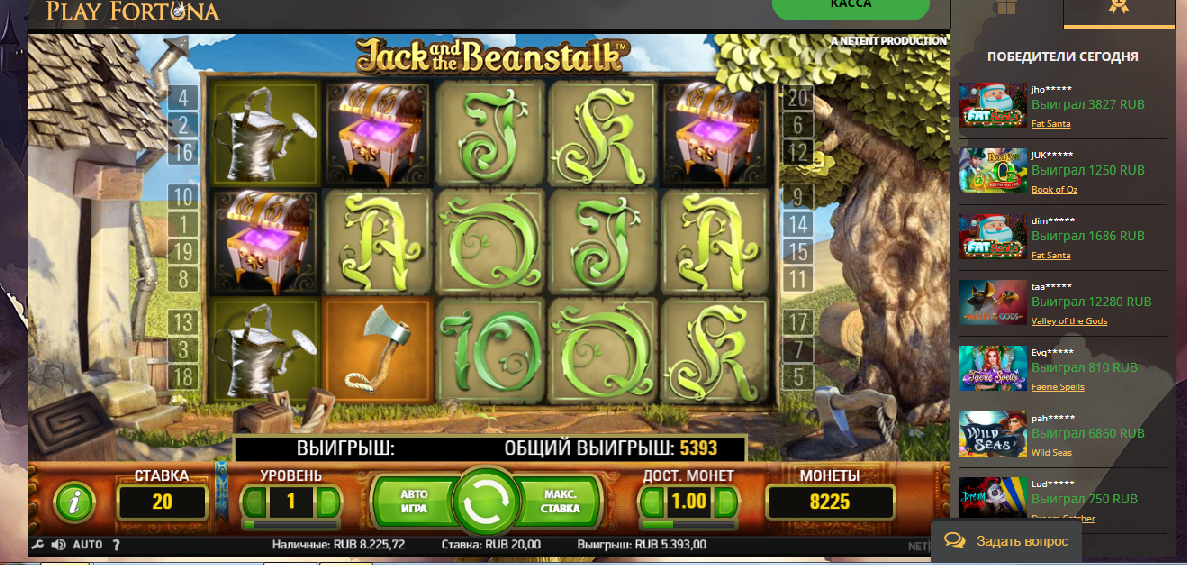The width and height of the screenshot is (1187, 565).
Task: Select the Valley of the Gods thumbnail
Action: click(x=992, y=302)
